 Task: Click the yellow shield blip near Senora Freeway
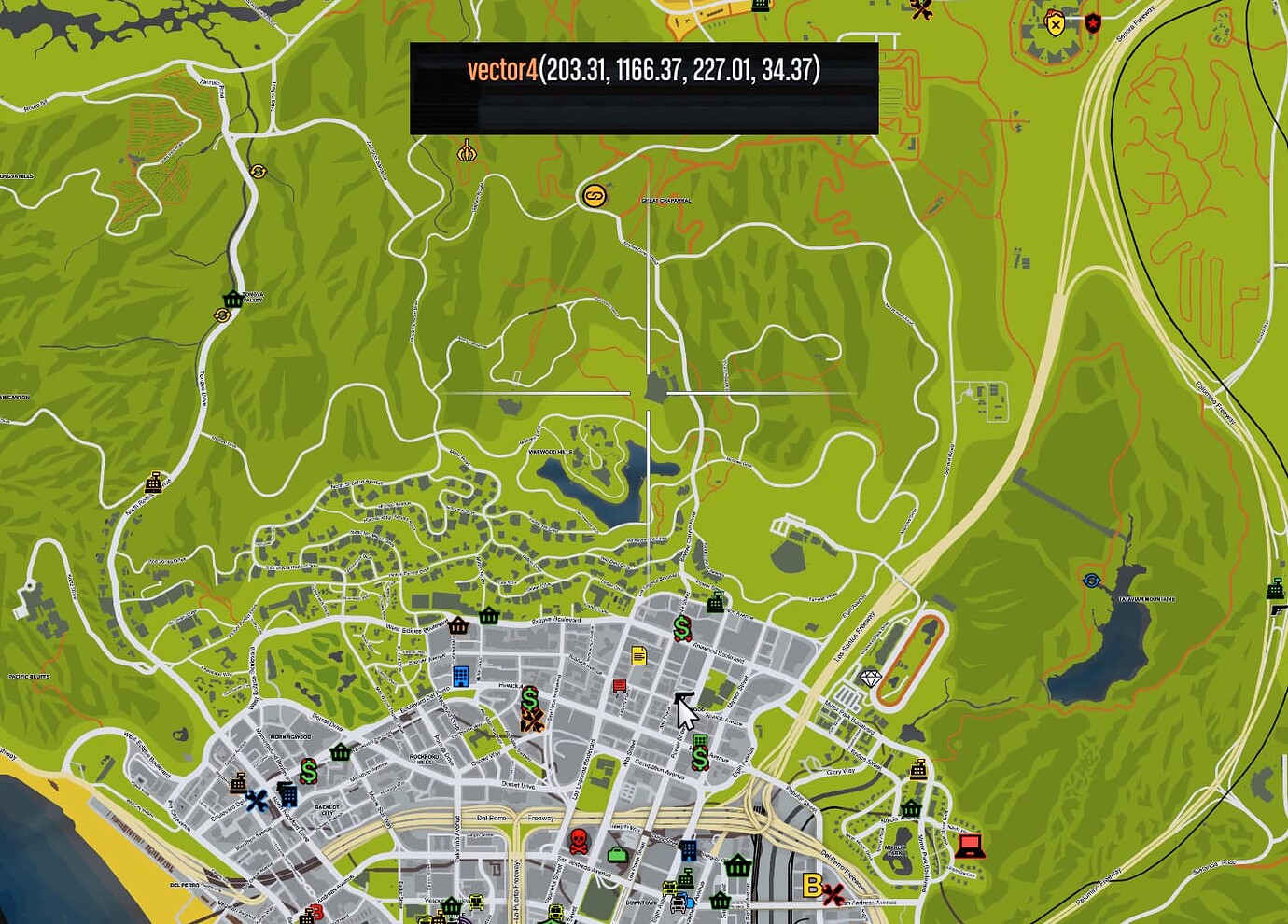pyautogui.click(x=1054, y=25)
